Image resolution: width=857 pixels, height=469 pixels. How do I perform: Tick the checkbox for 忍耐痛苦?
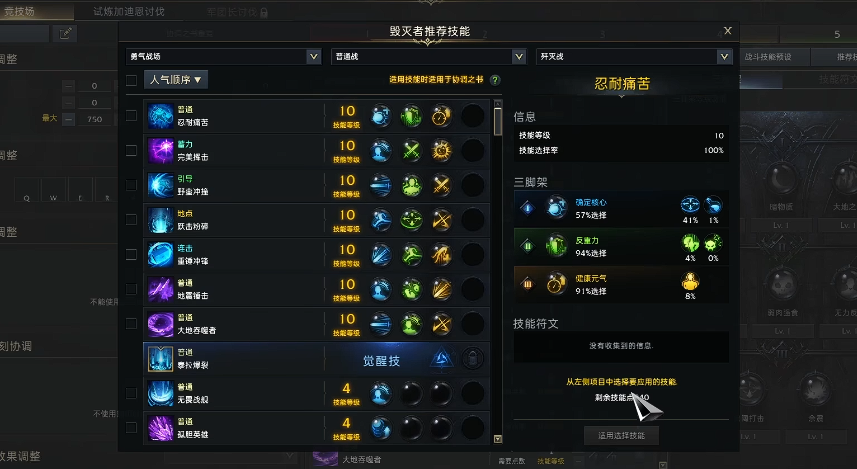click(131, 116)
